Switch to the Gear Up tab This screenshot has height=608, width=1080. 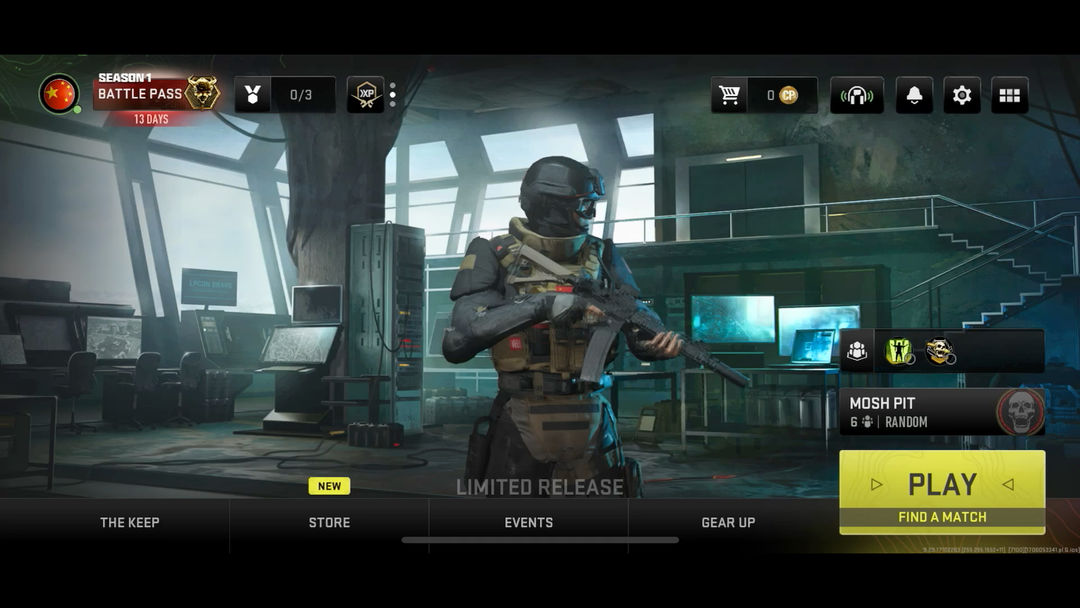click(x=728, y=522)
